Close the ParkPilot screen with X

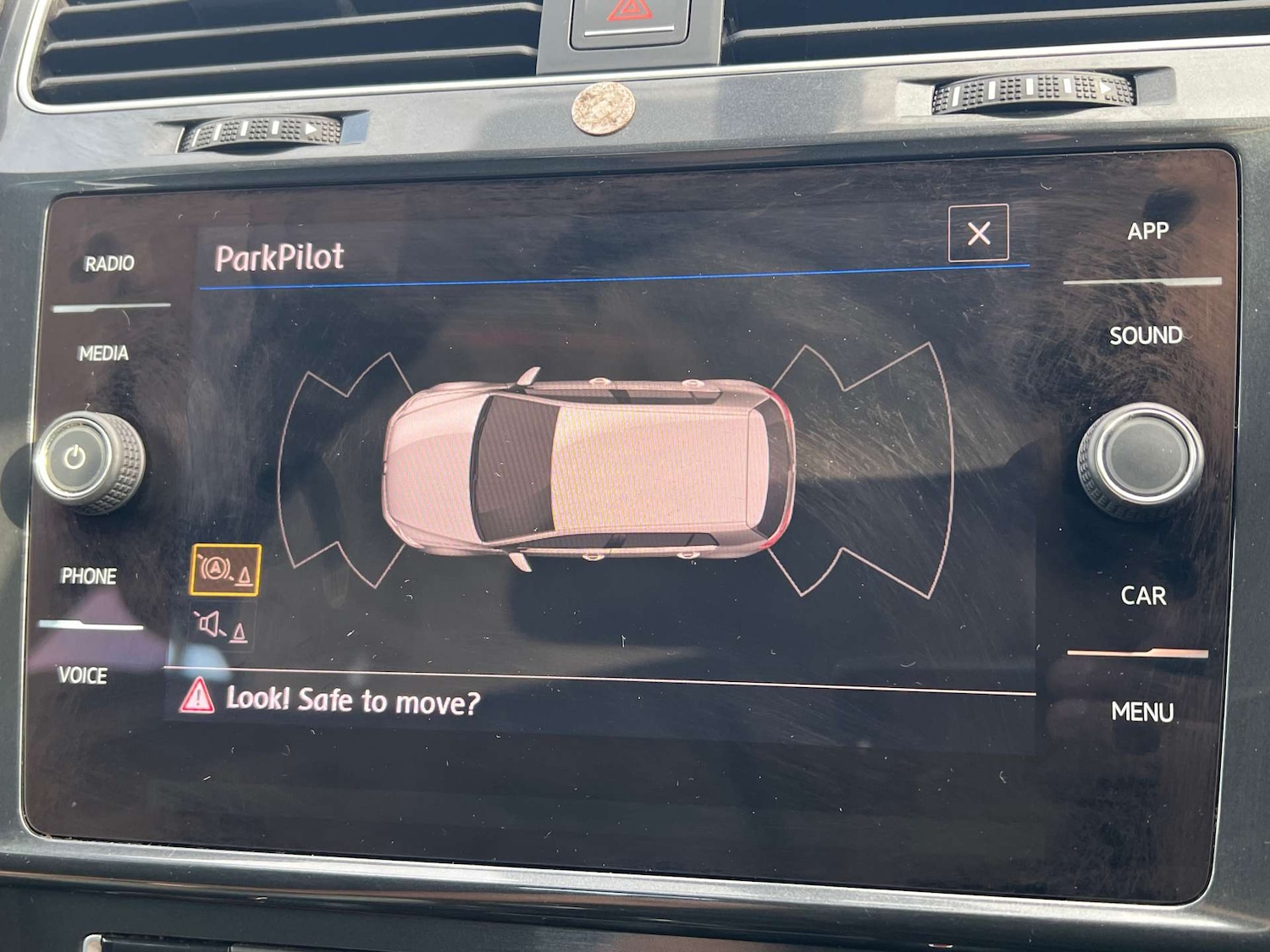click(x=978, y=233)
